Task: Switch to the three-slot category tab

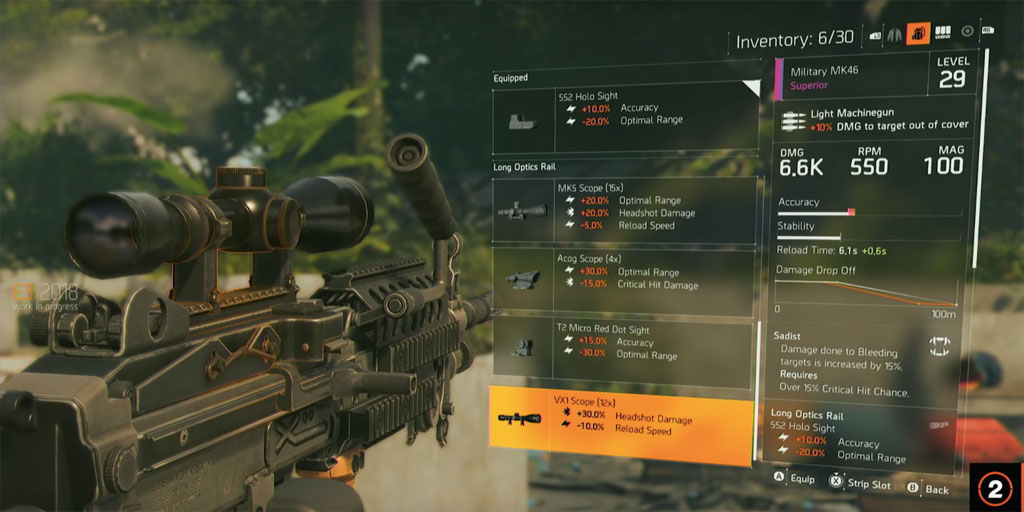Action: [942, 33]
